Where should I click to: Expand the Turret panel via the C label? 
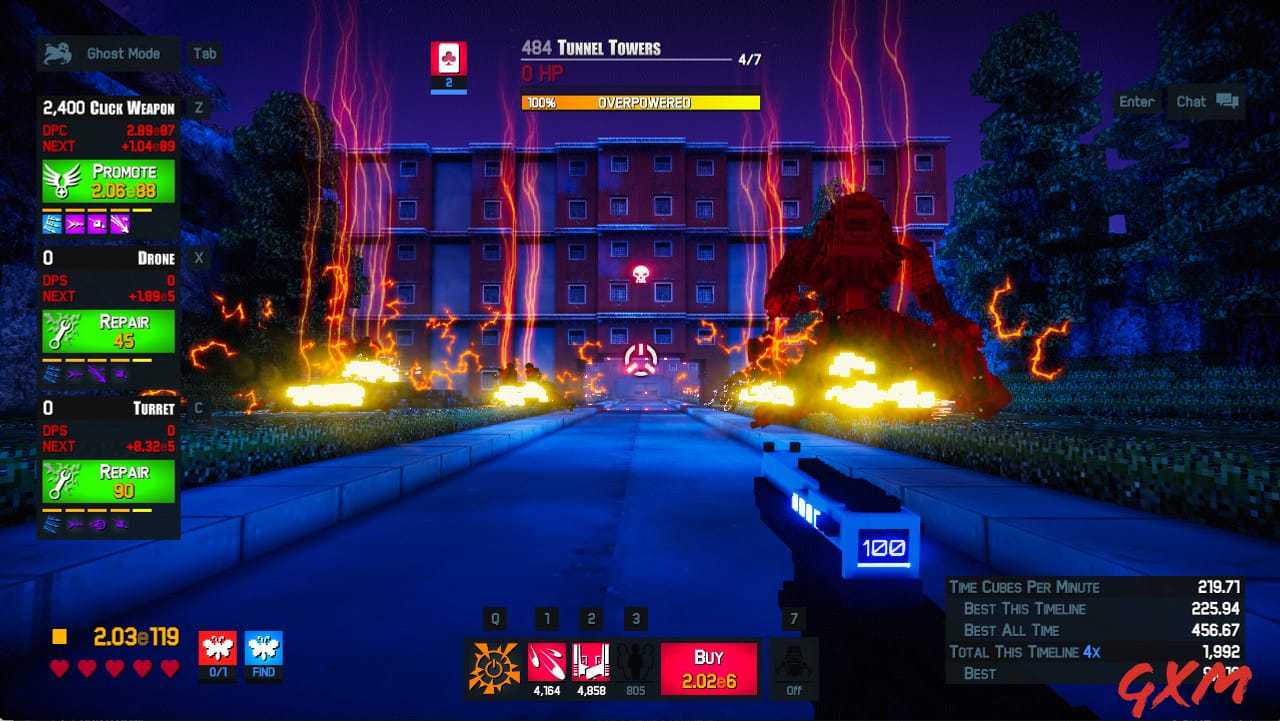(198, 408)
